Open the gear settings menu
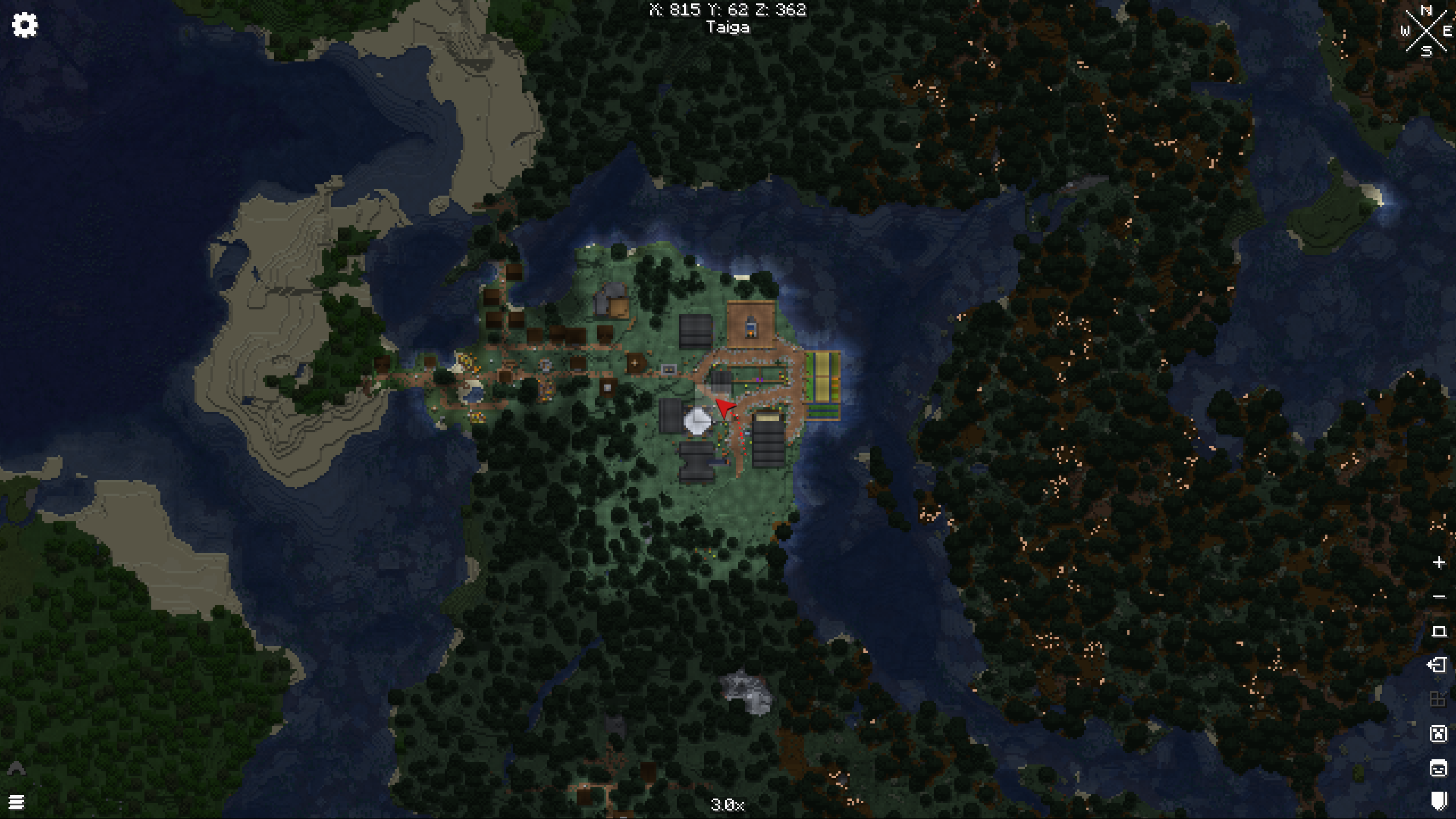The width and height of the screenshot is (1456, 819). click(x=24, y=25)
